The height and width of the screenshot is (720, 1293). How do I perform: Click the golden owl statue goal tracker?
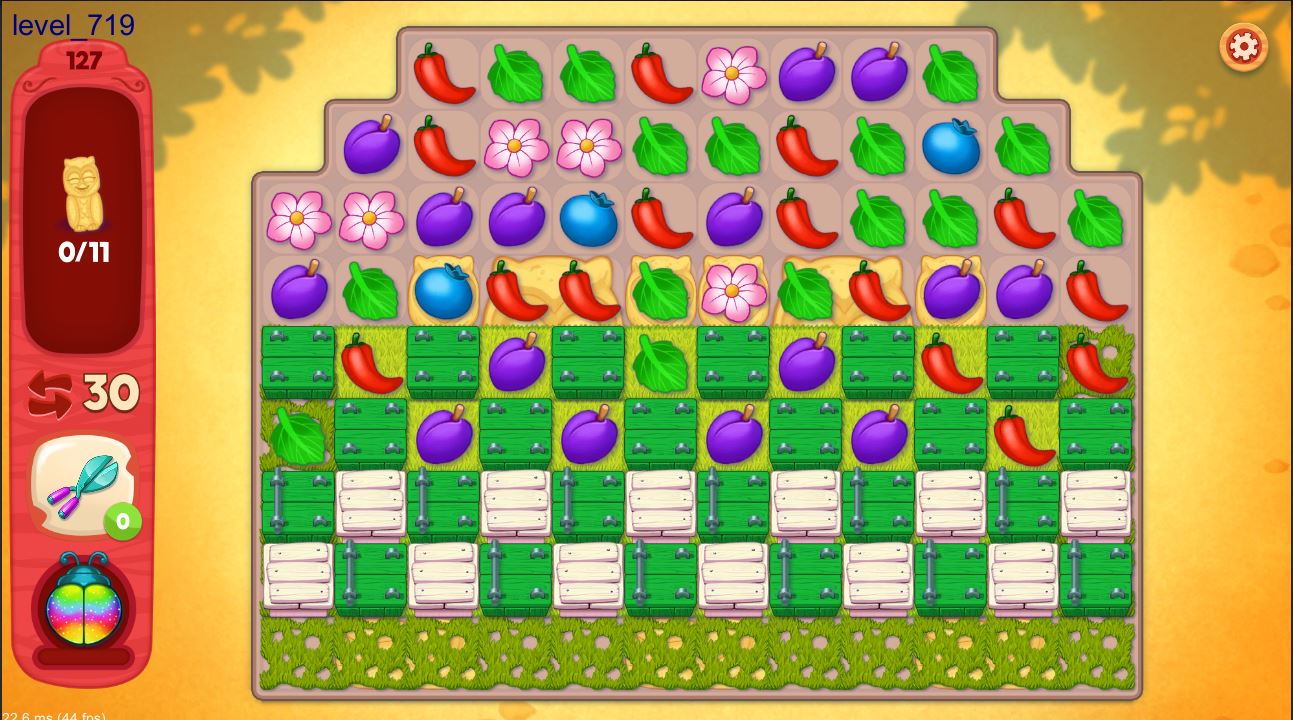point(83,193)
